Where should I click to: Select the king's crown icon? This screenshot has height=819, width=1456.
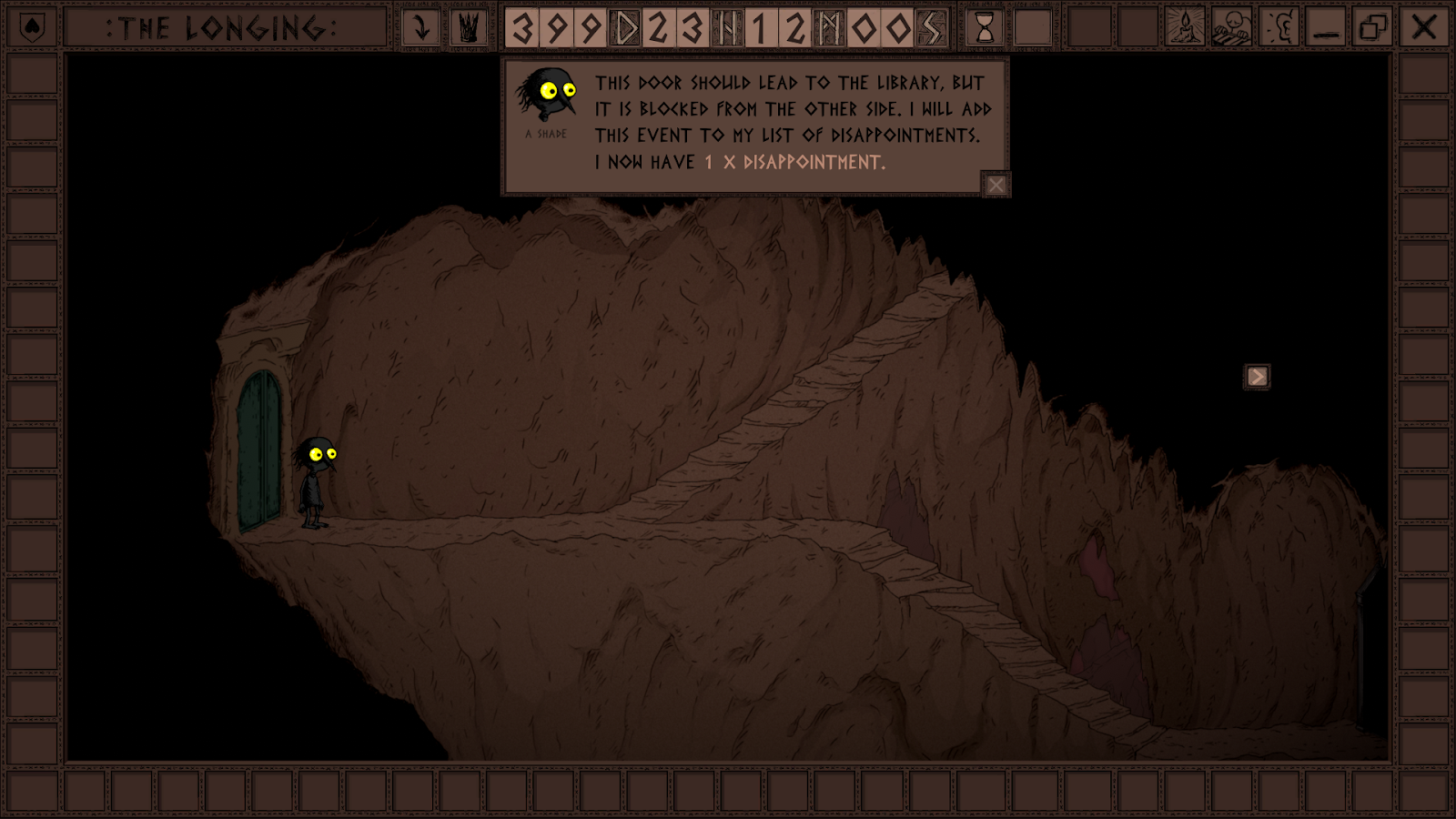tap(469, 28)
